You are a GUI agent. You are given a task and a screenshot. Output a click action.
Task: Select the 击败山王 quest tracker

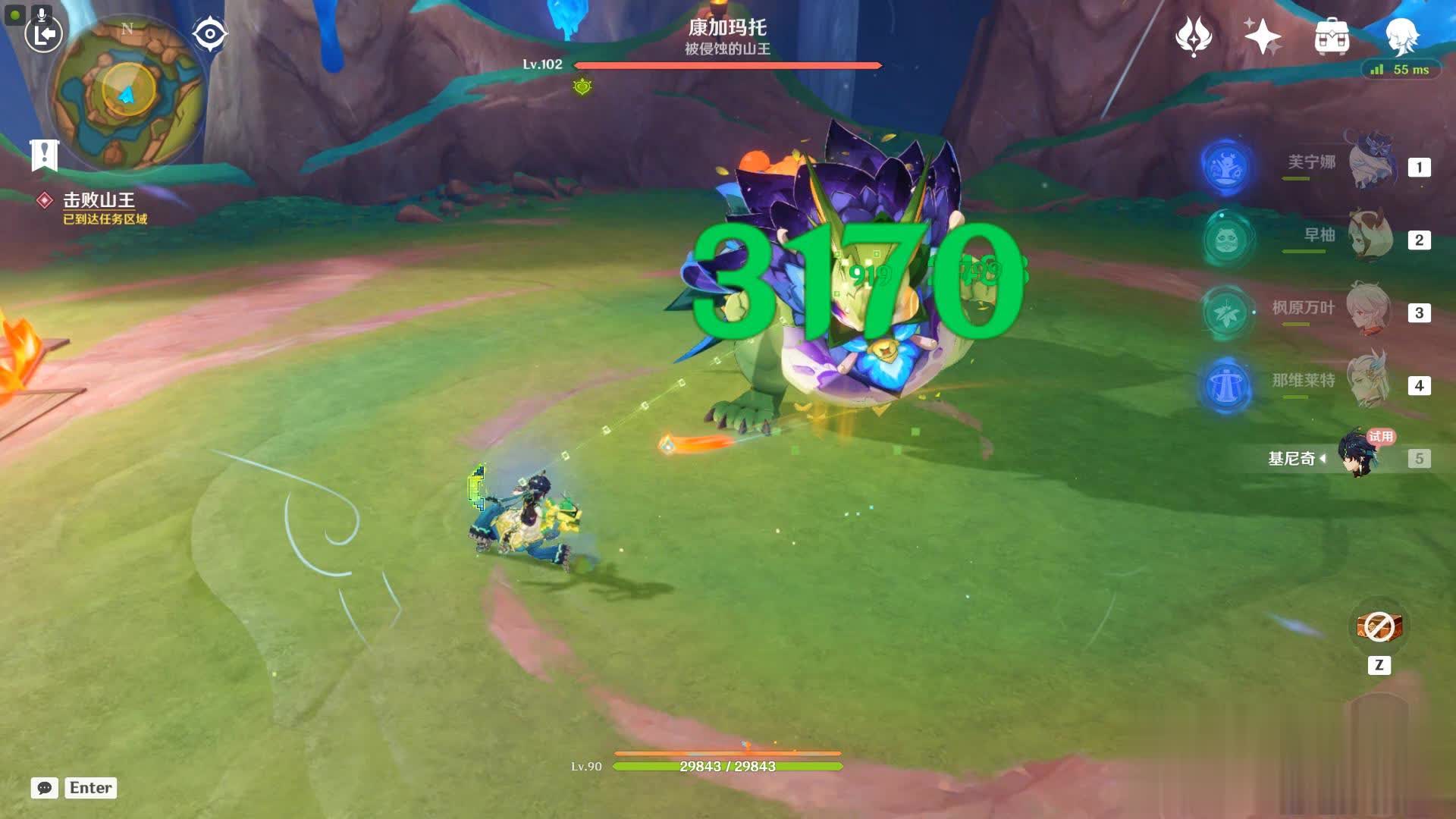click(99, 200)
